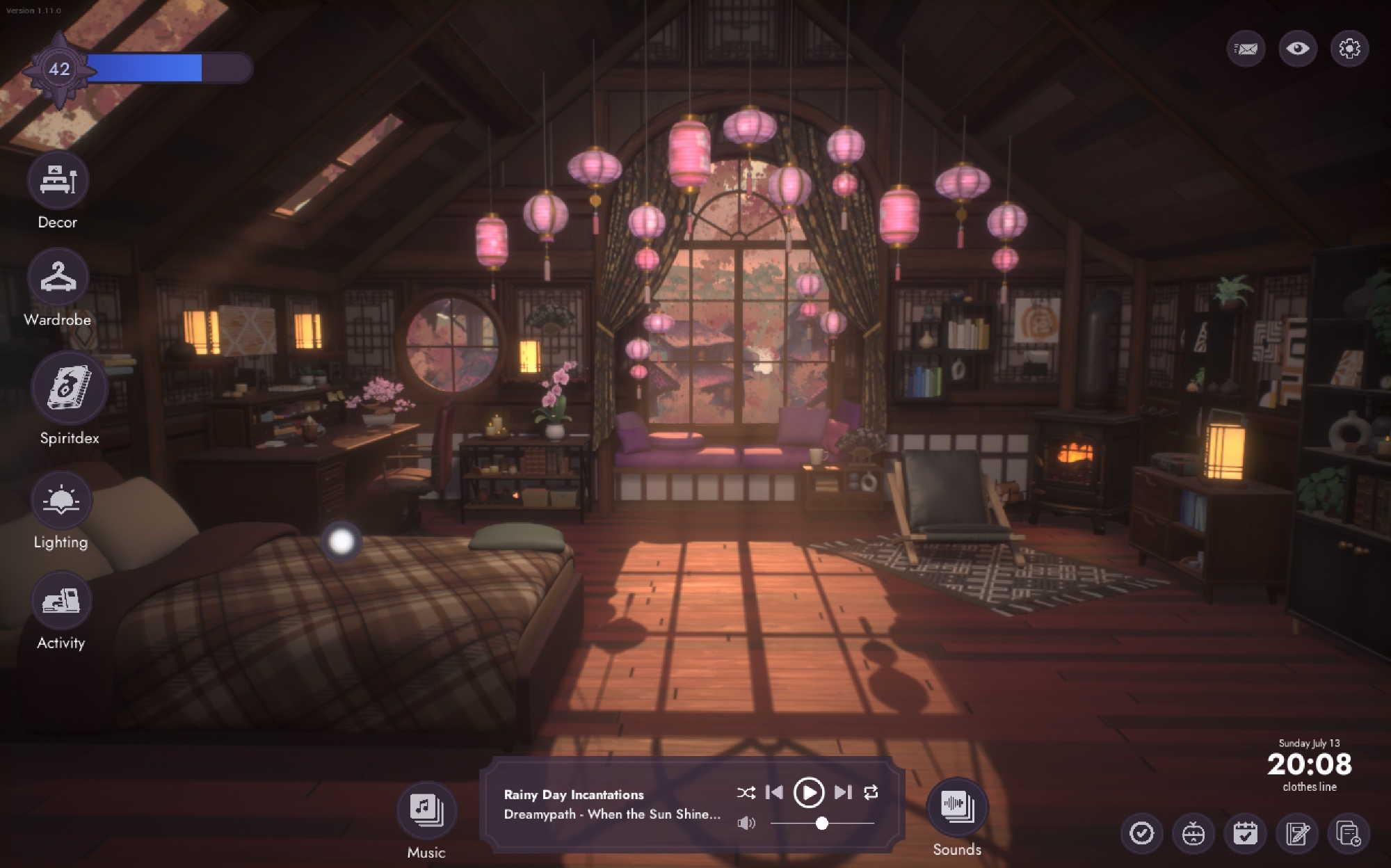Screen dimensions: 1391x868
Task: Click the music volume slider handle
Action: click(822, 823)
